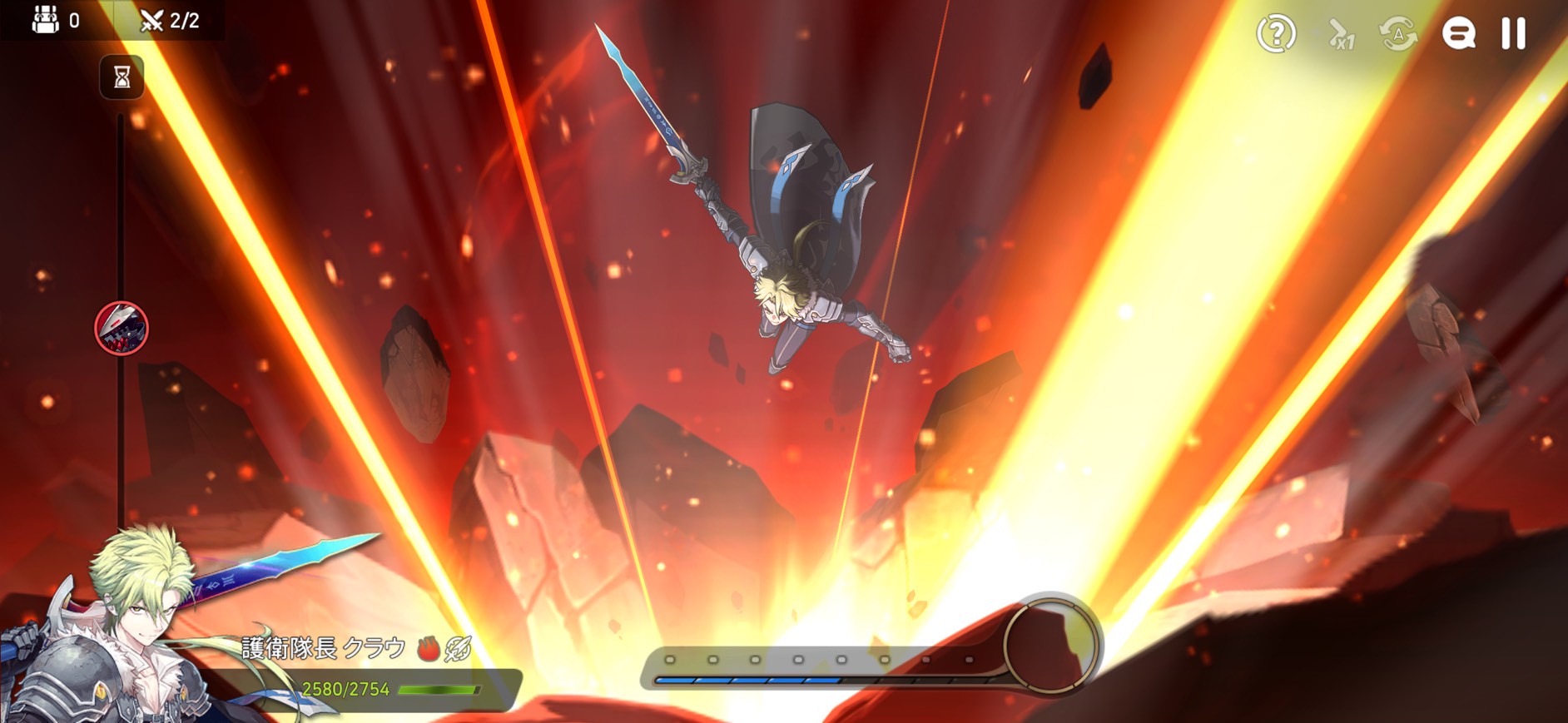Open the help question mark
Viewport: 1568px width, 723px height.
[x=1276, y=34]
